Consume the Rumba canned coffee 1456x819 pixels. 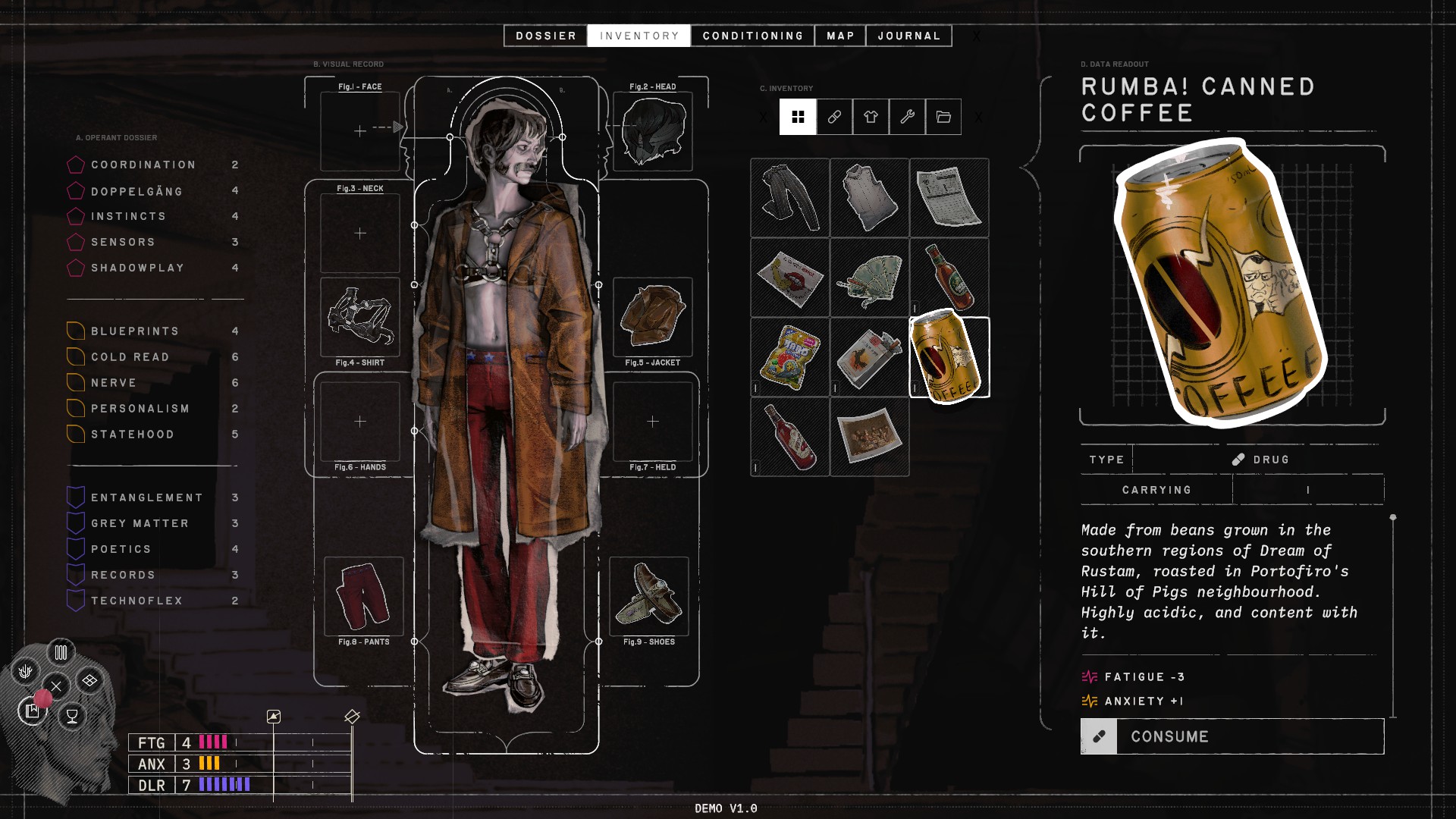click(1232, 736)
